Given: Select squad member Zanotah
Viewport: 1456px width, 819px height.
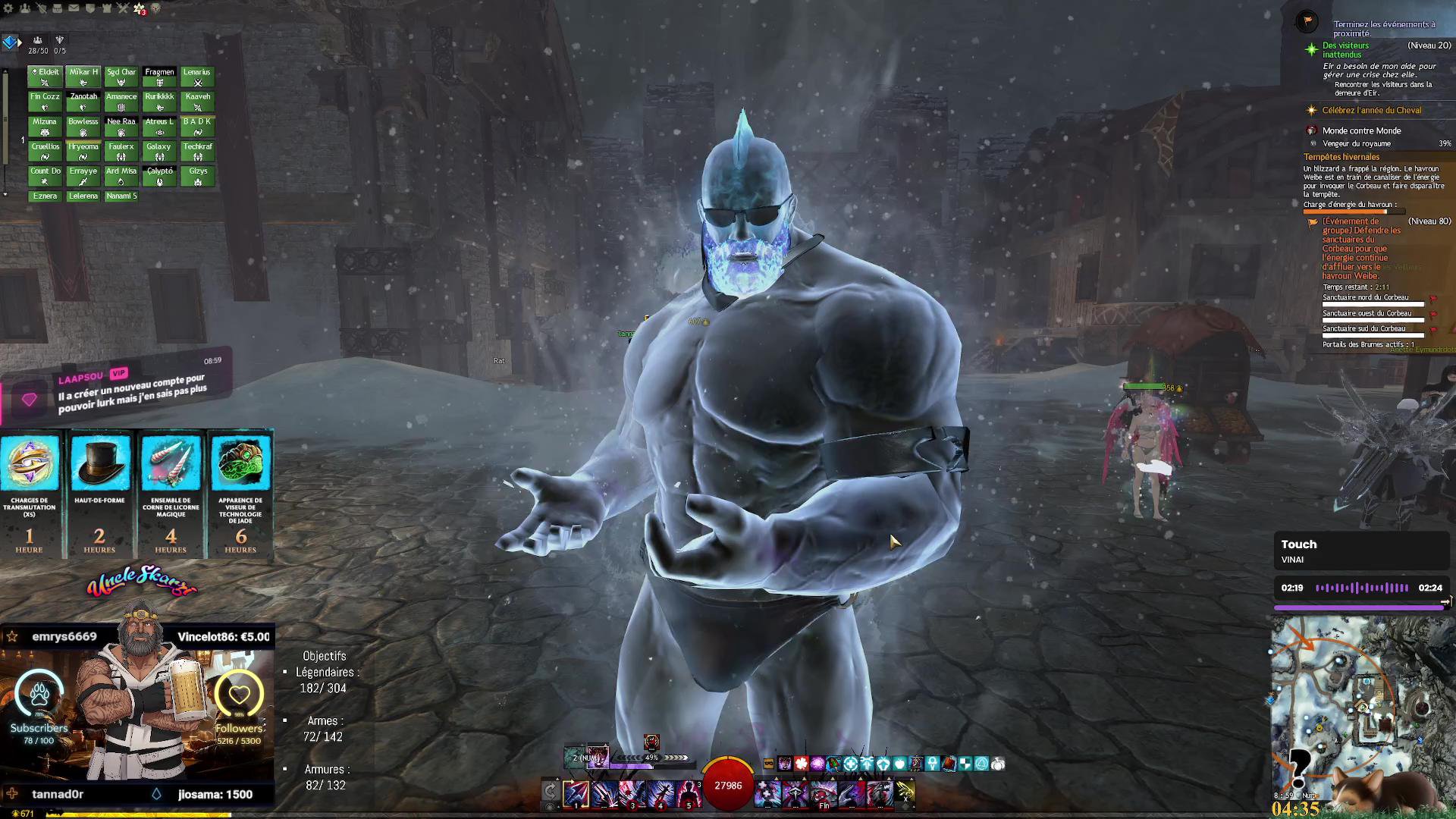Looking at the screenshot, I should [83, 101].
